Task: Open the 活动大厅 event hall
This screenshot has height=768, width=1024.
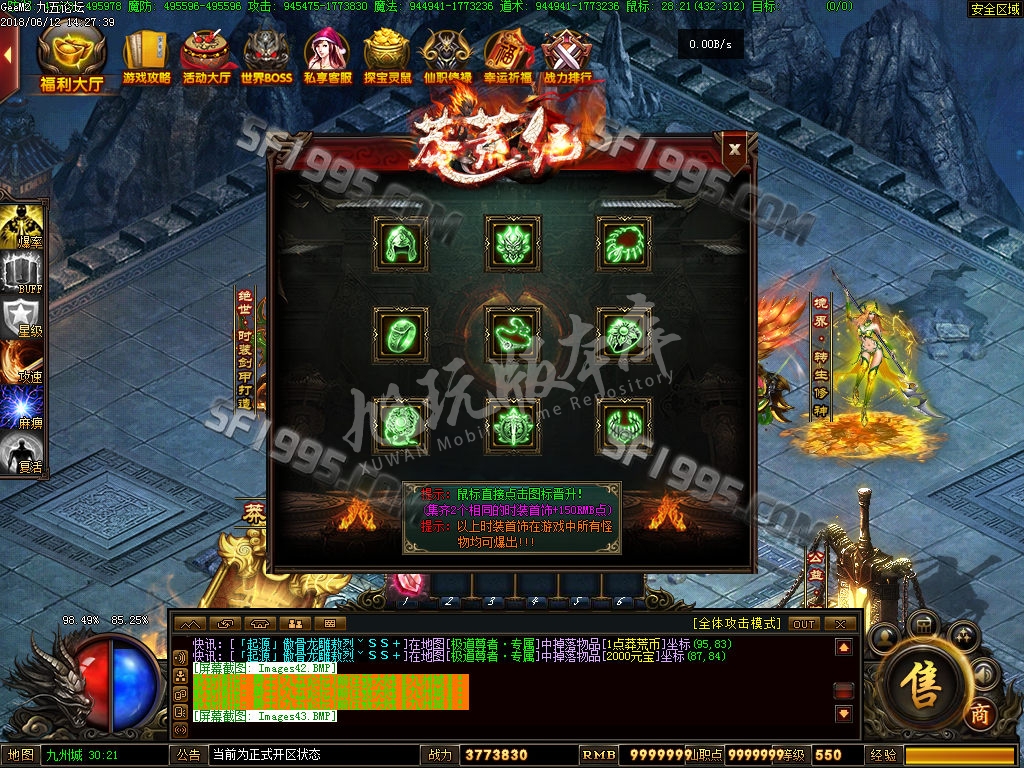Action: (208, 58)
